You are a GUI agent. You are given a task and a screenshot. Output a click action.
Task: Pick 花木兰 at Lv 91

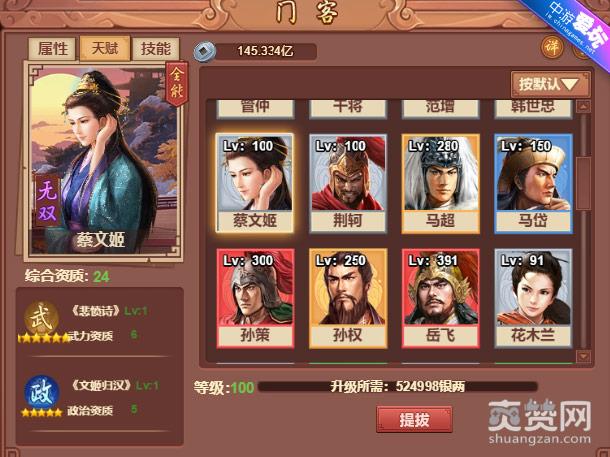point(533,298)
